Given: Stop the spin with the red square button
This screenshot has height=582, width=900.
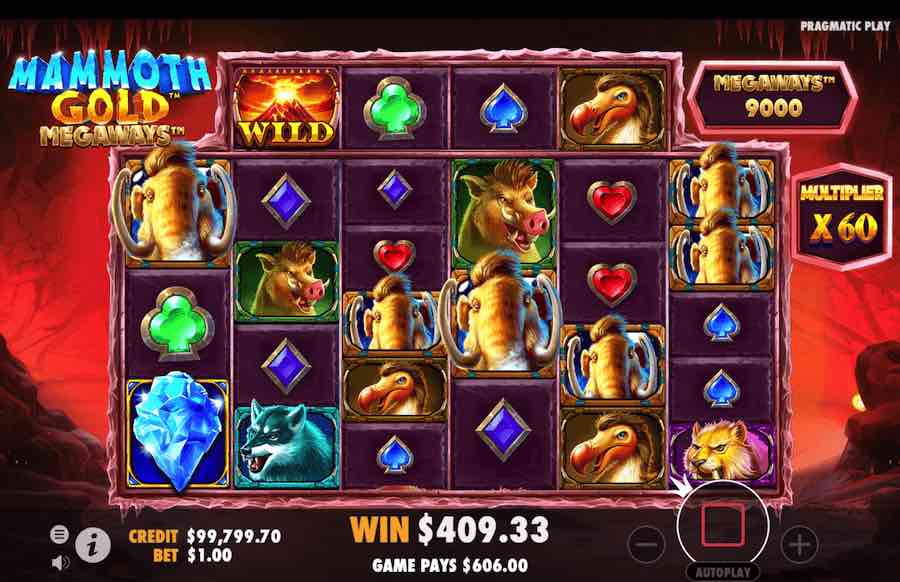Looking at the screenshot, I should (722, 524).
